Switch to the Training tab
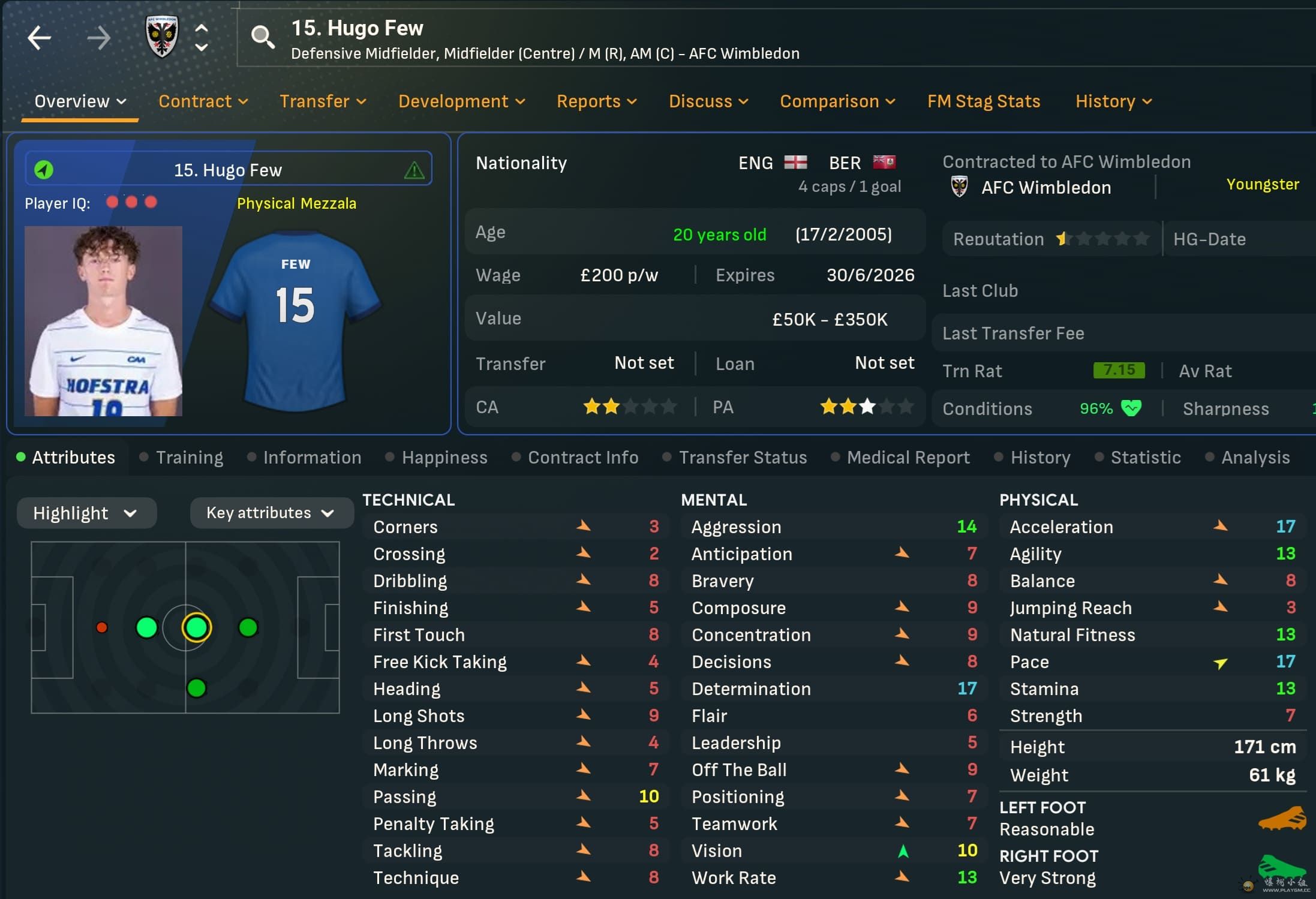 (189, 458)
